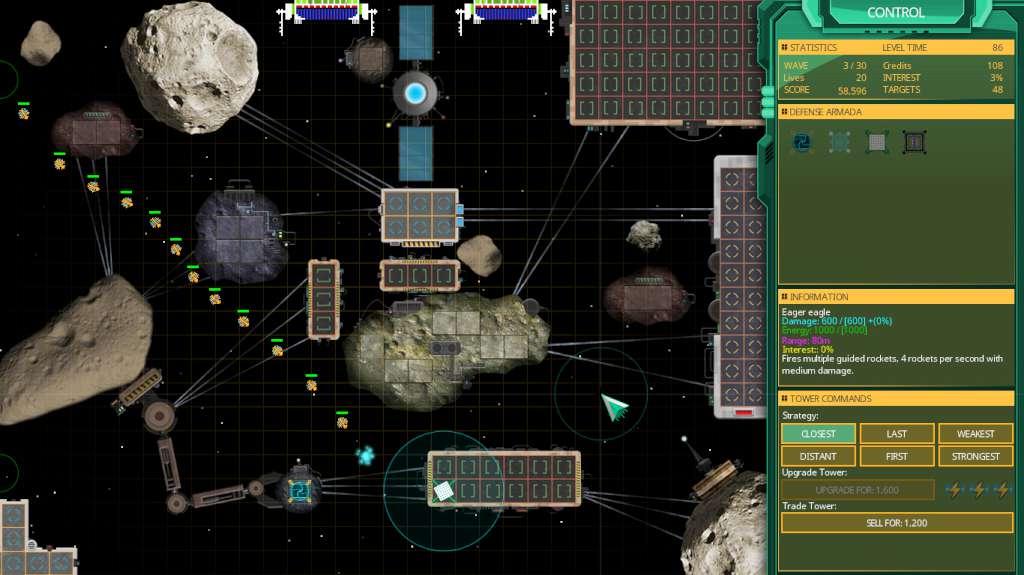Click Upgrade For 1,600 button

point(858,490)
